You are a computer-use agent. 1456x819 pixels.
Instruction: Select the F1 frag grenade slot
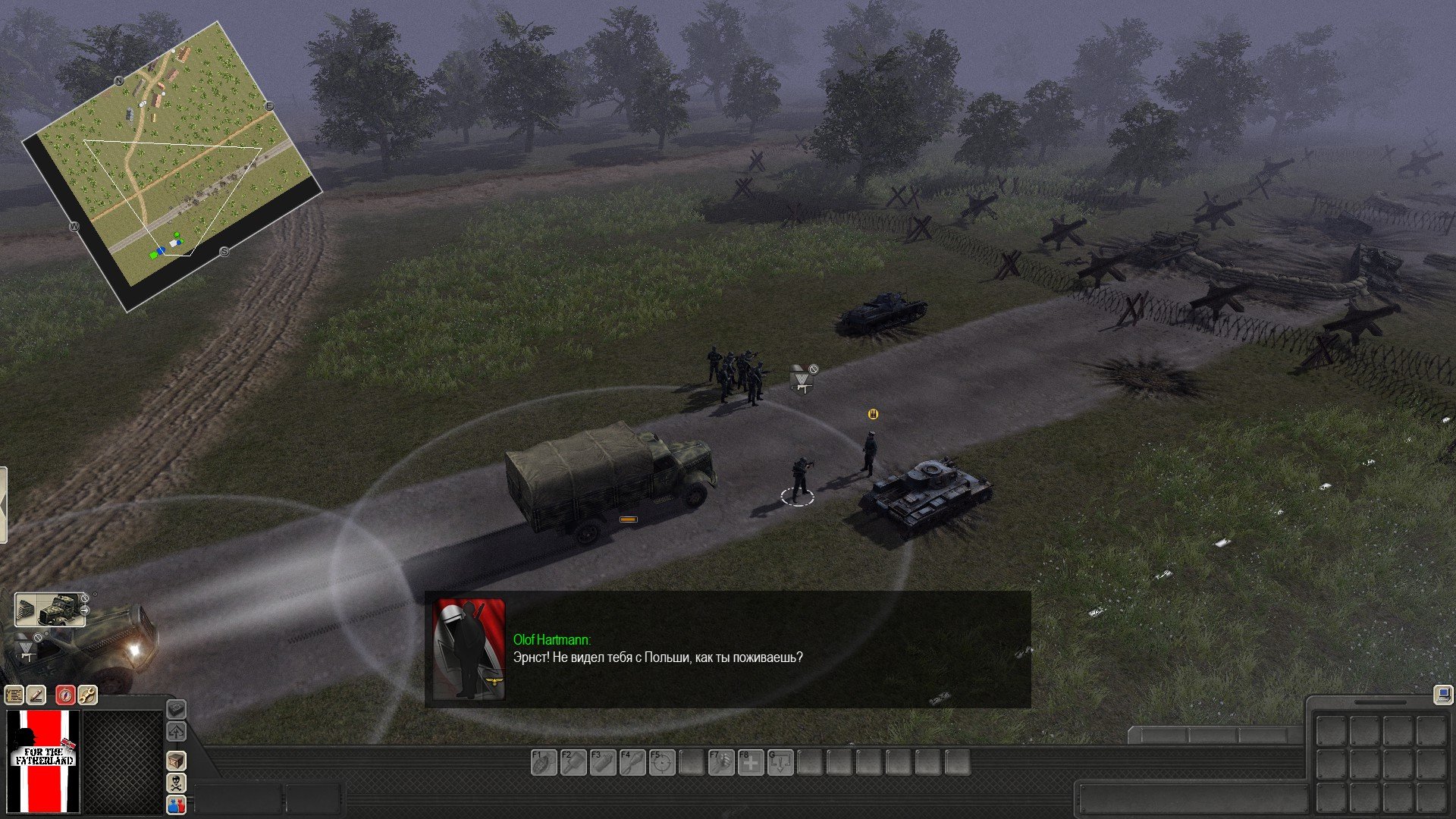pyautogui.click(x=544, y=762)
